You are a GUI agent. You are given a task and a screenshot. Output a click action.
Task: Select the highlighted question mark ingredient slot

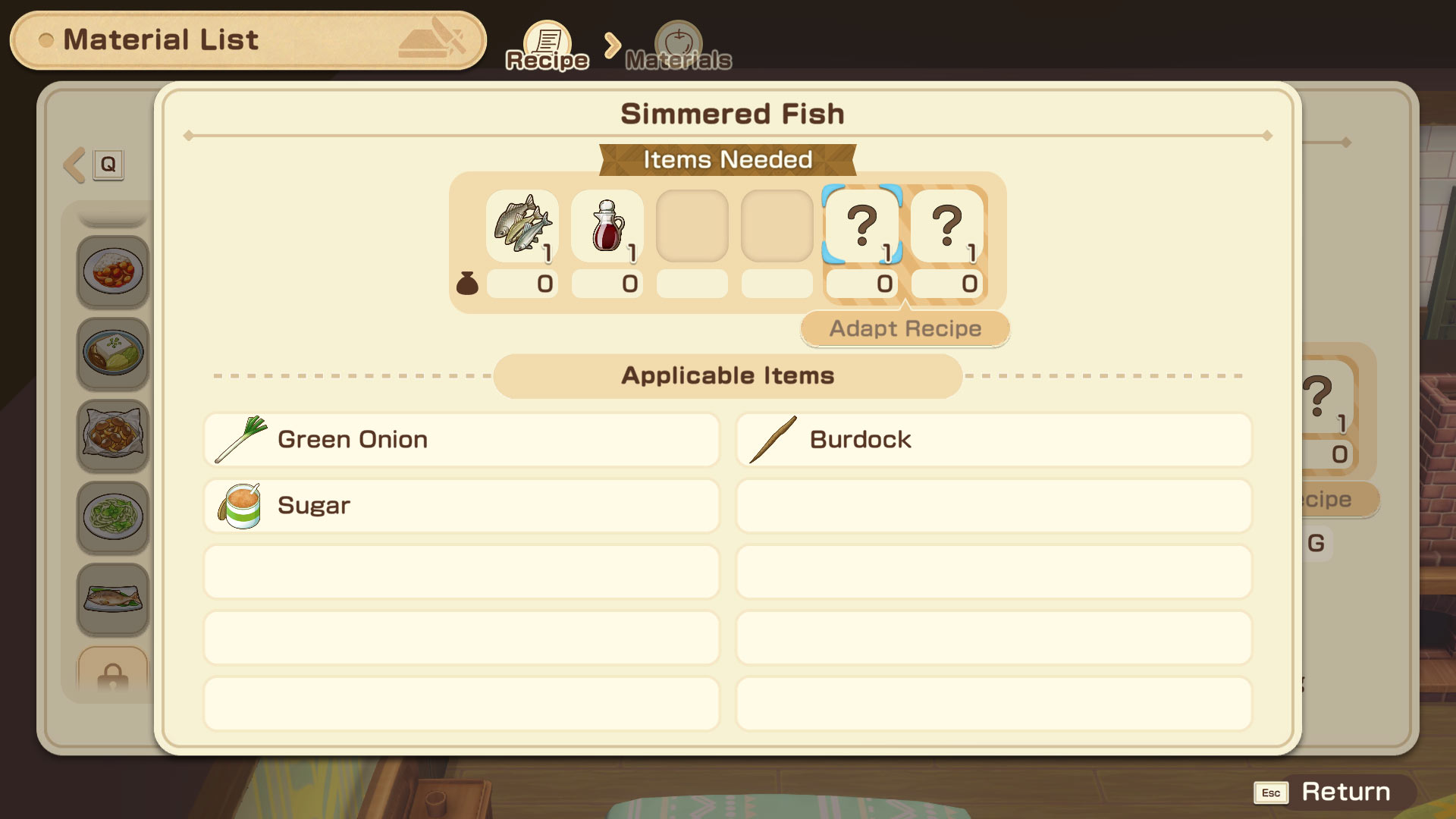(x=862, y=226)
